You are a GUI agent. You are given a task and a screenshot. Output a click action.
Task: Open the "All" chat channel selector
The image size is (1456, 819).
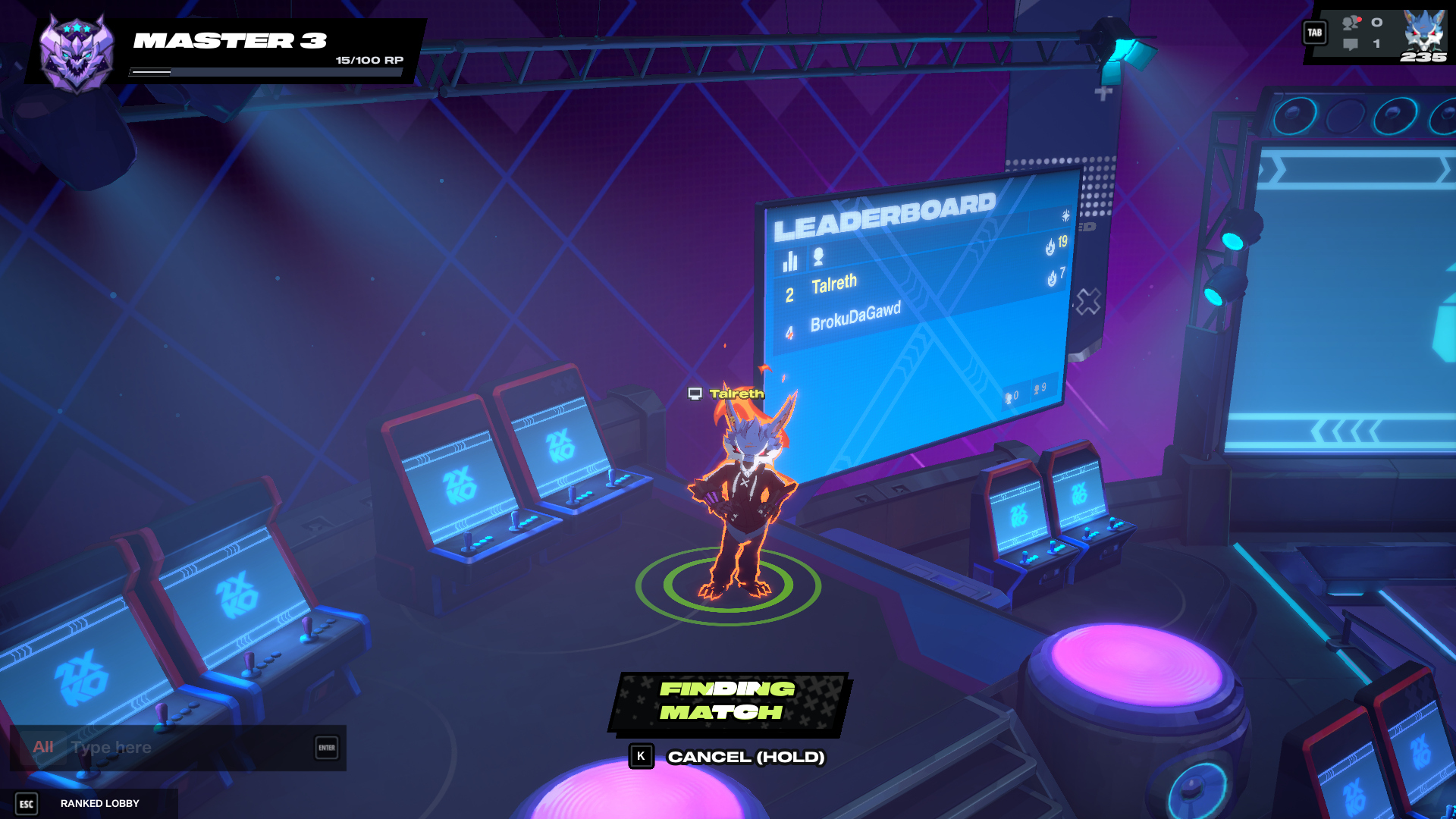43,748
